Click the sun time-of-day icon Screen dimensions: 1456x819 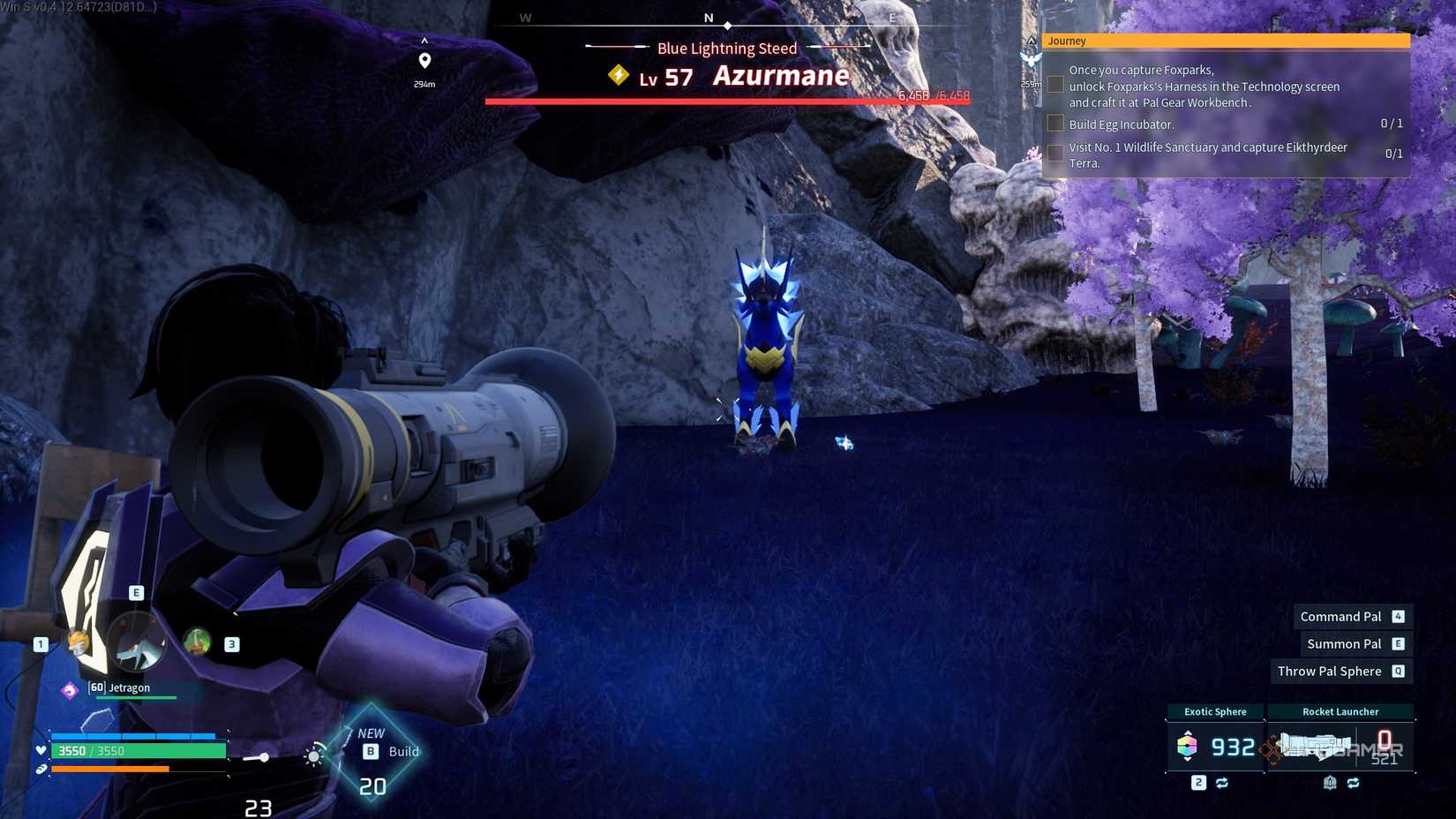(x=314, y=756)
